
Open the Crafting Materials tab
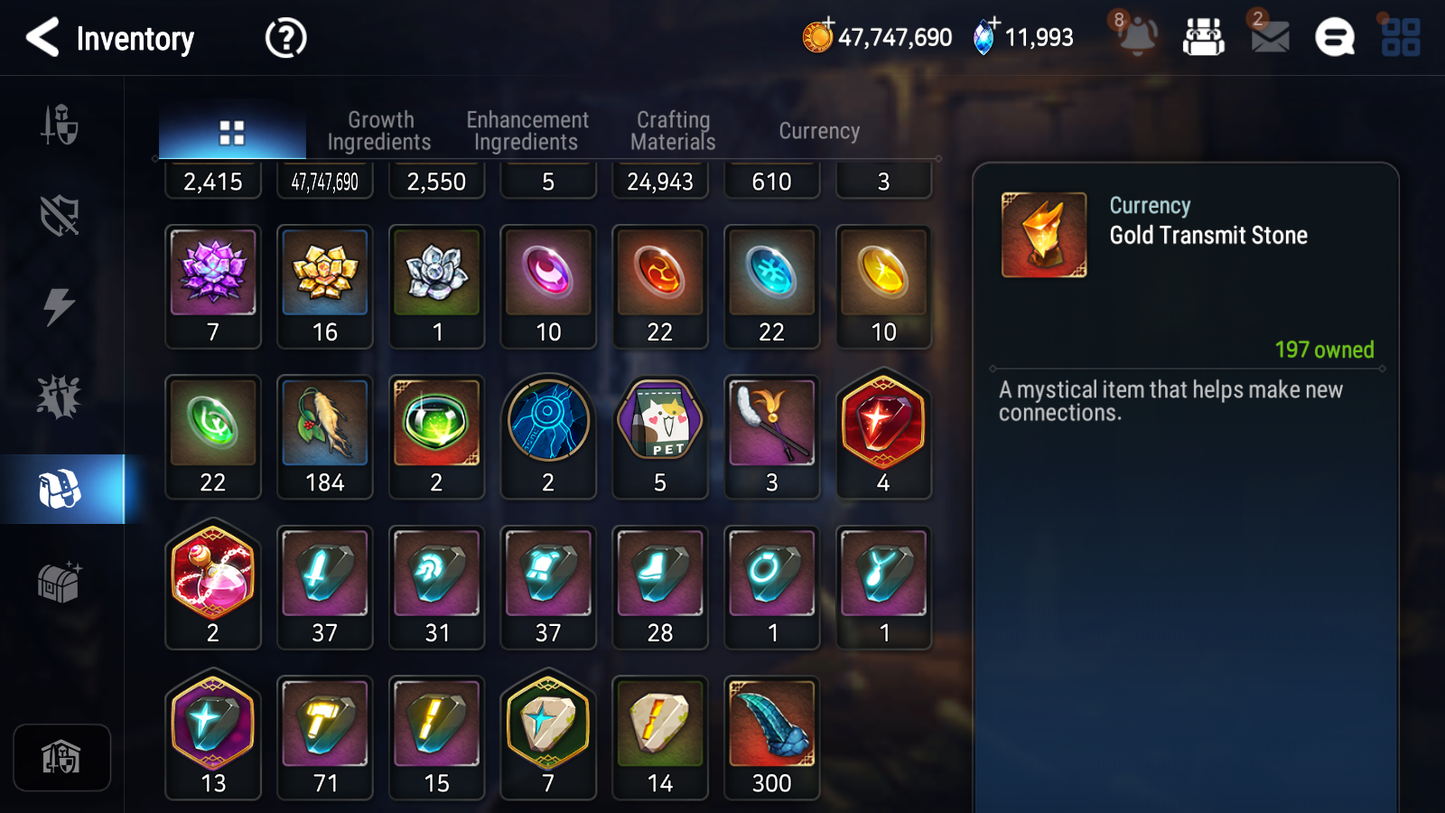tap(672, 130)
